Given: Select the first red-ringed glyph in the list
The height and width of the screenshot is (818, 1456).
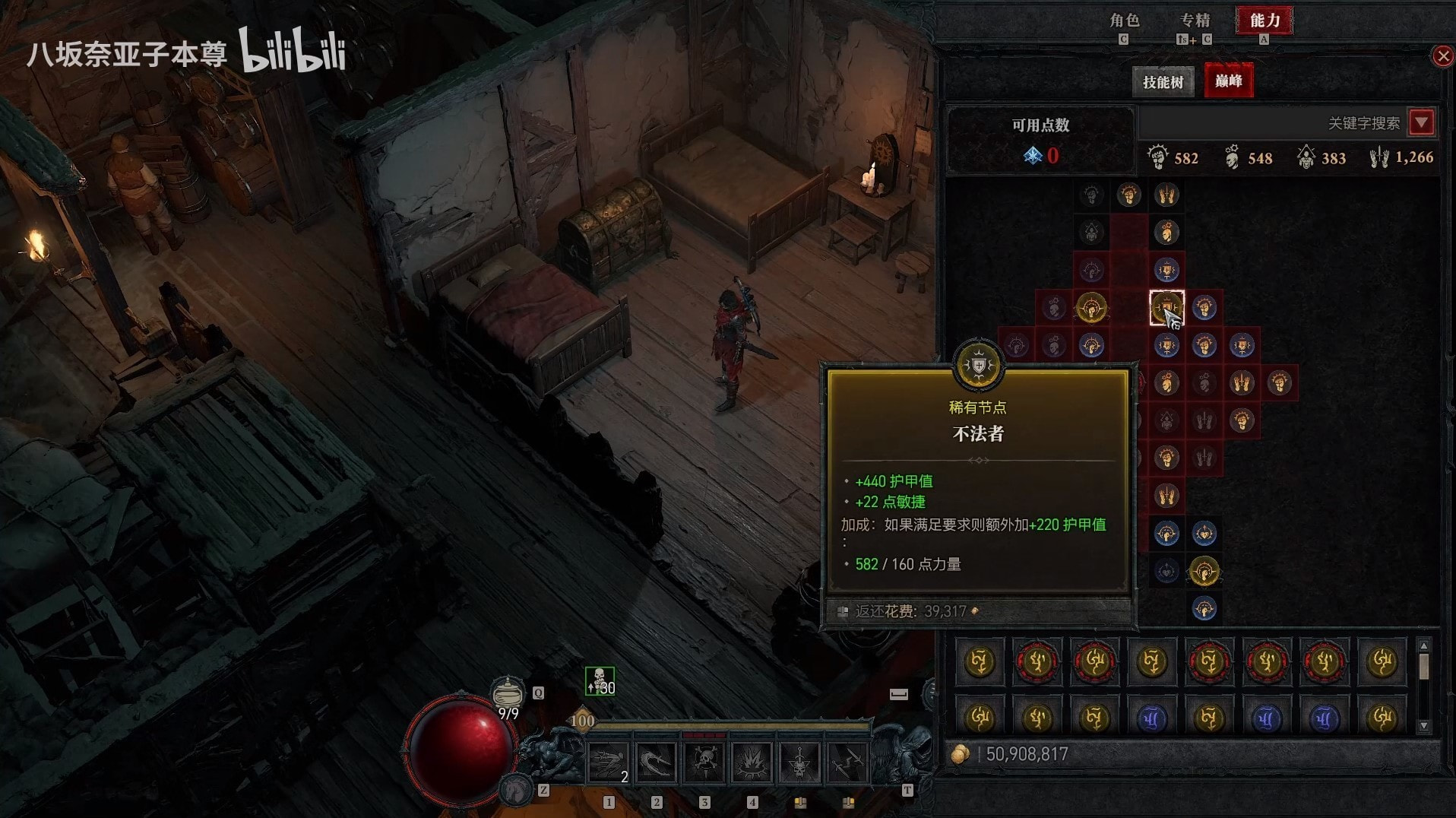Looking at the screenshot, I should [x=1037, y=661].
